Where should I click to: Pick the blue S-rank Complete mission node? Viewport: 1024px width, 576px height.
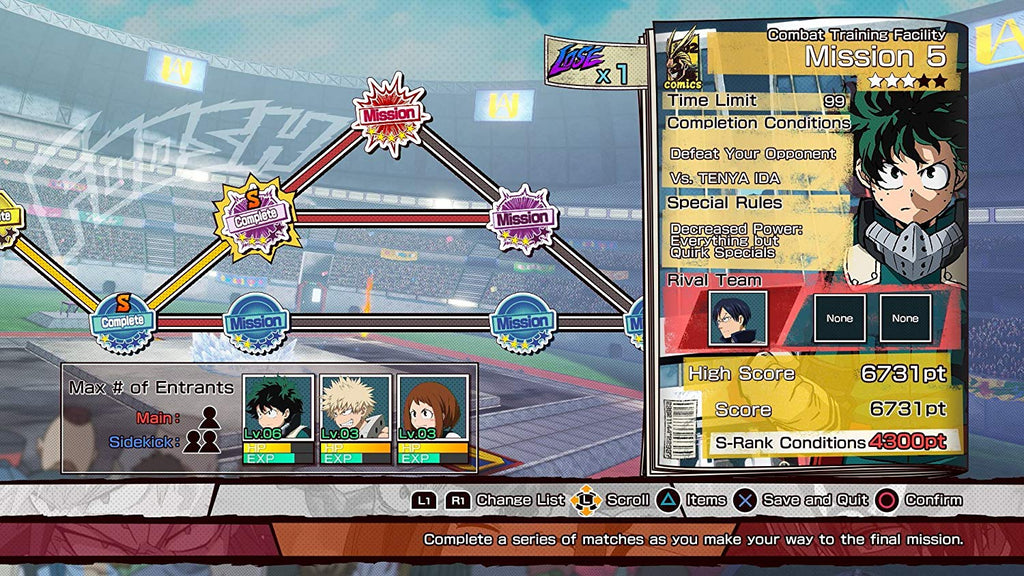click(x=125, y=319)
